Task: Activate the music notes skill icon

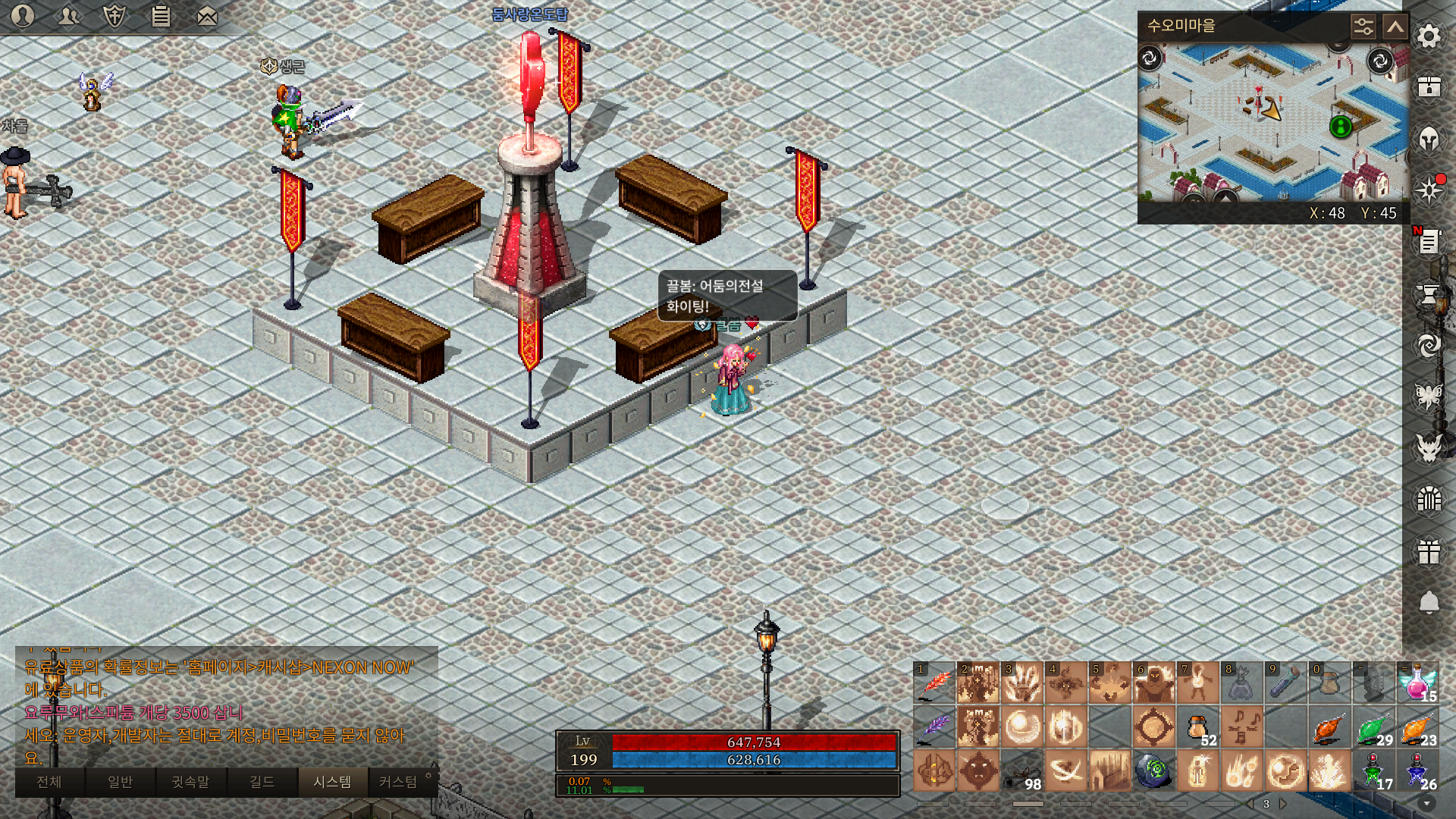Action: tap(1242, 727)
